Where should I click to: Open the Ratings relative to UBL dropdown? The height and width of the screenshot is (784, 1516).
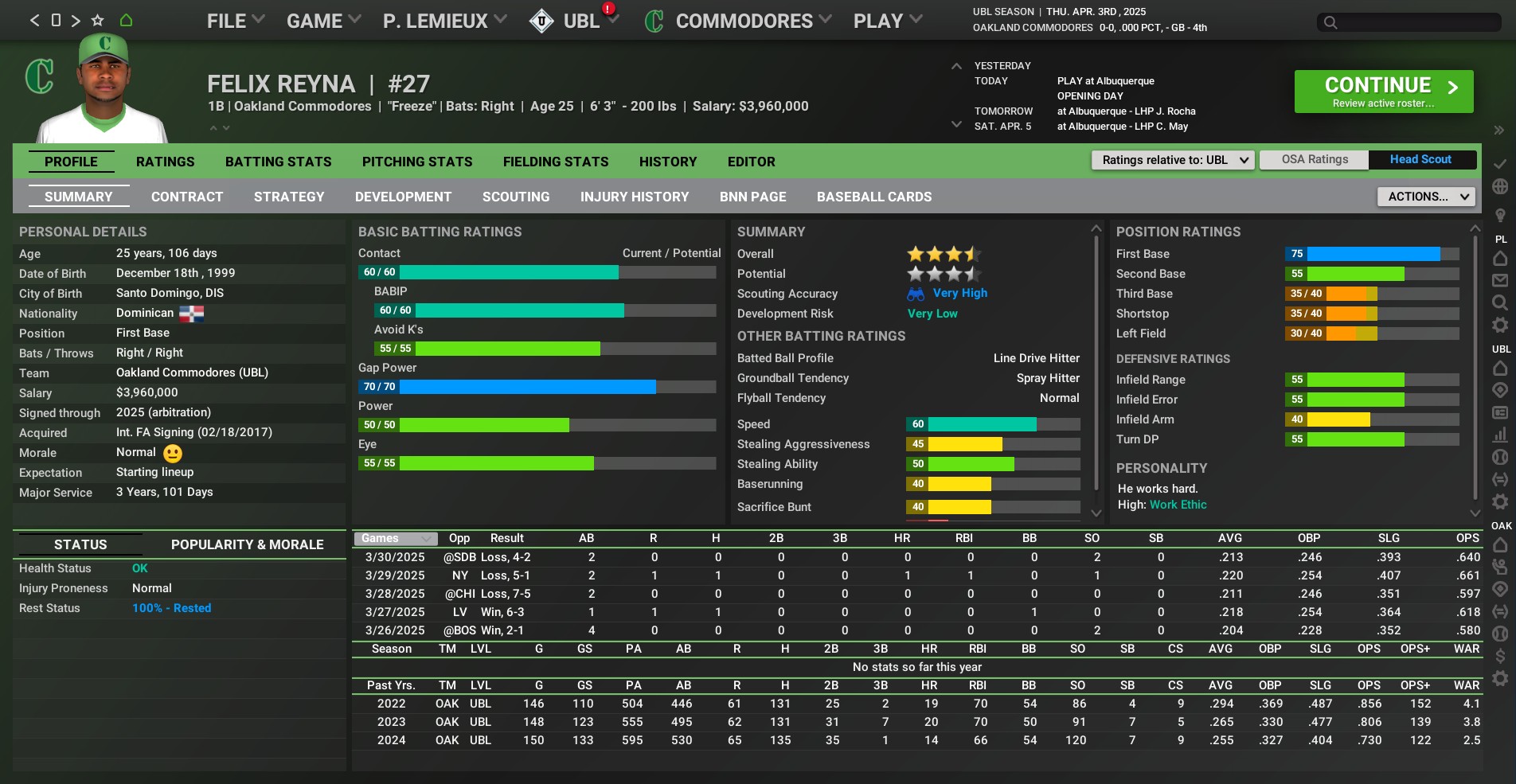tap(1173, 160)
